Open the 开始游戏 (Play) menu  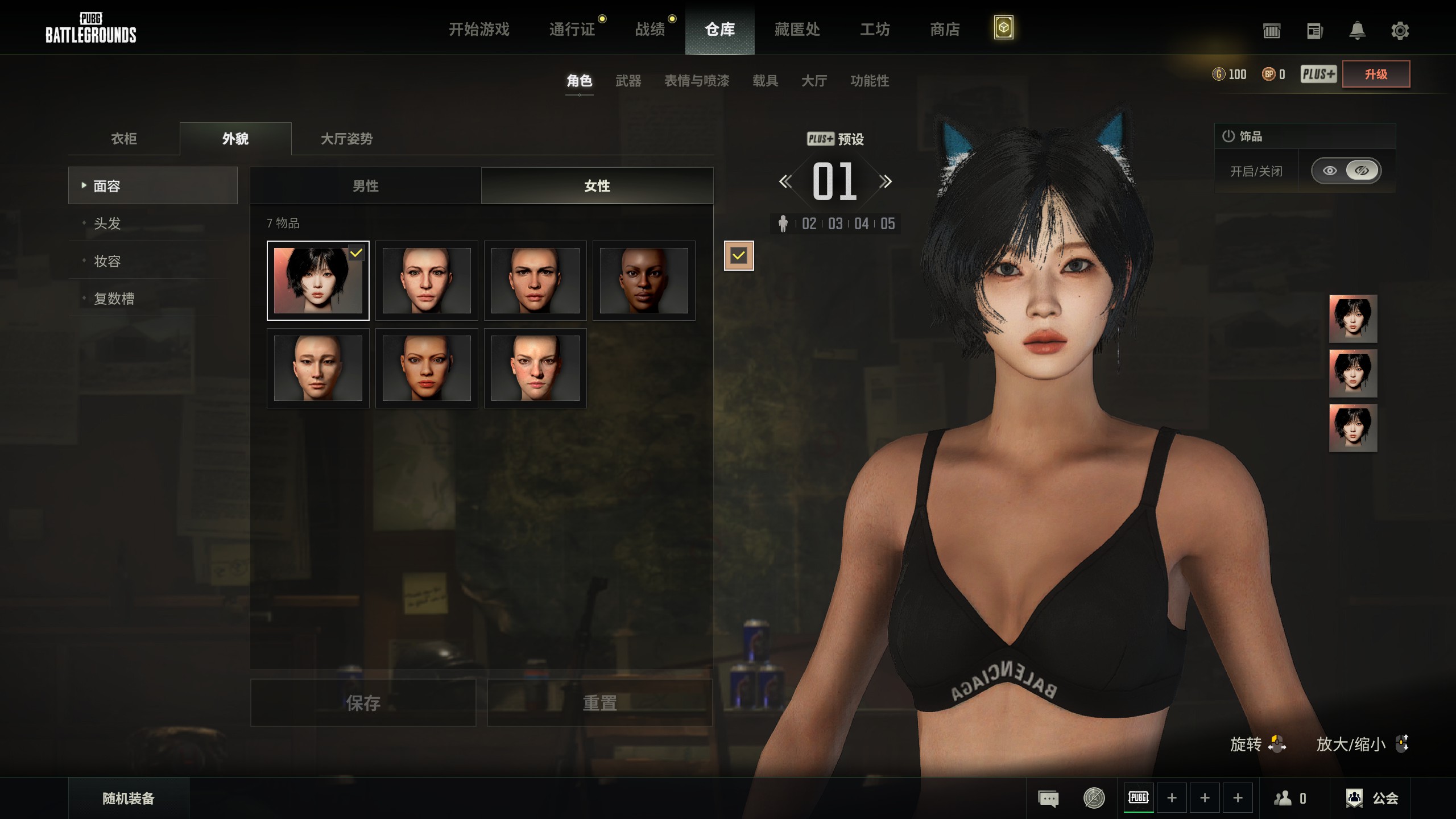(479, 29)
